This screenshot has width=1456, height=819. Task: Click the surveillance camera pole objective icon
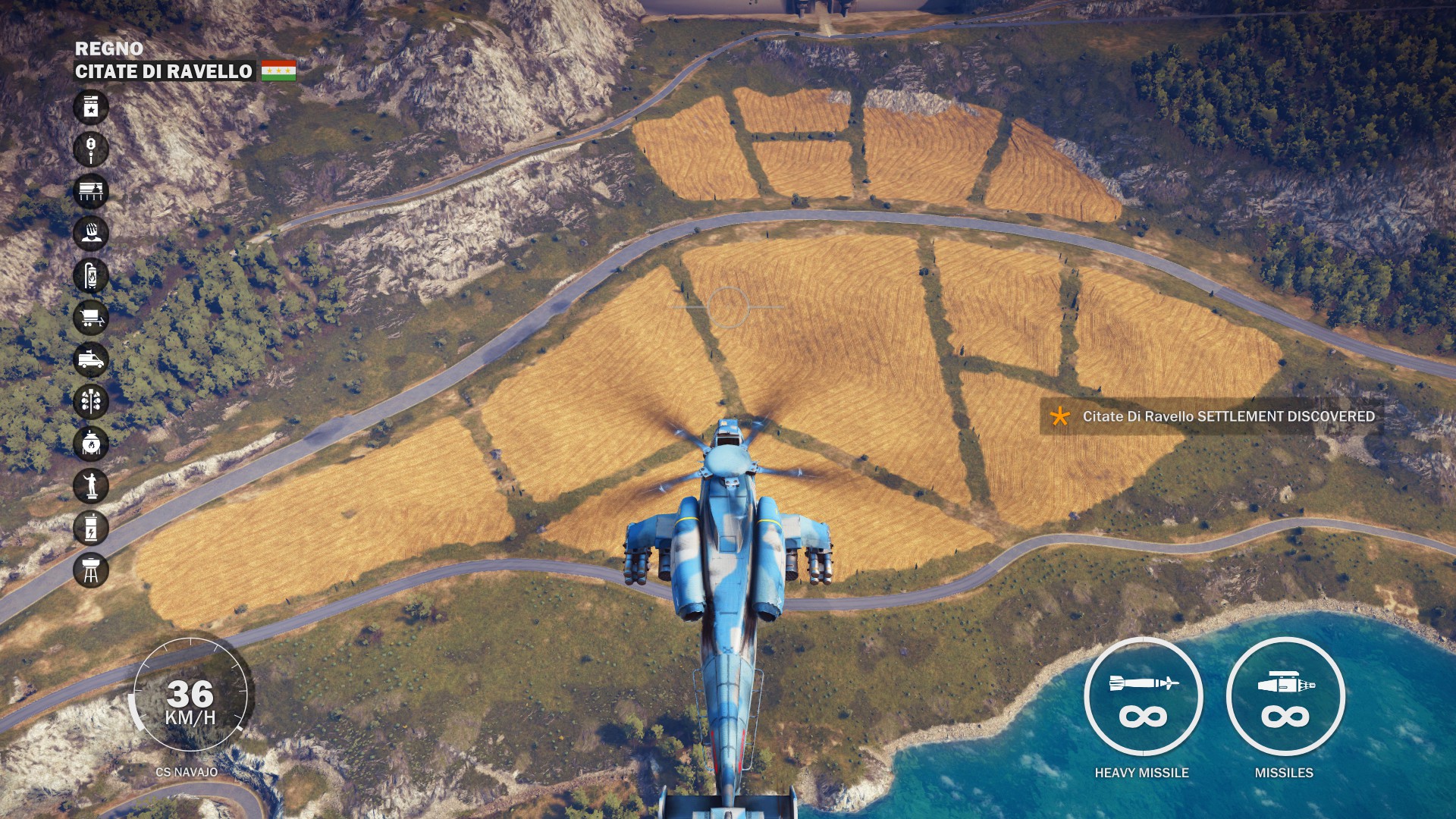91,149
